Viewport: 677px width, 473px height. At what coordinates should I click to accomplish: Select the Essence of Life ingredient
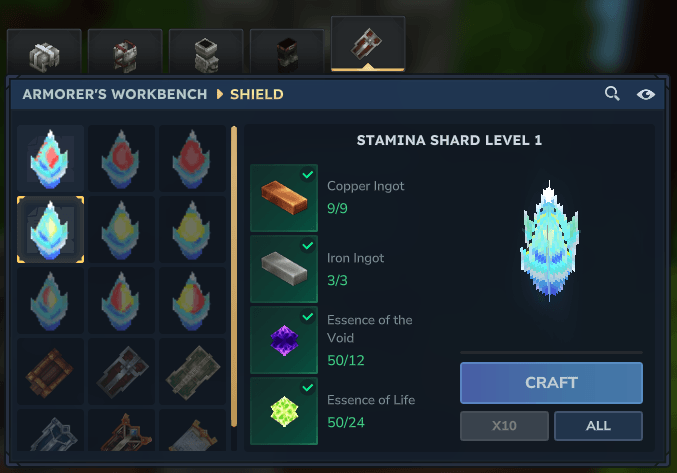click(x=284, y=411)
